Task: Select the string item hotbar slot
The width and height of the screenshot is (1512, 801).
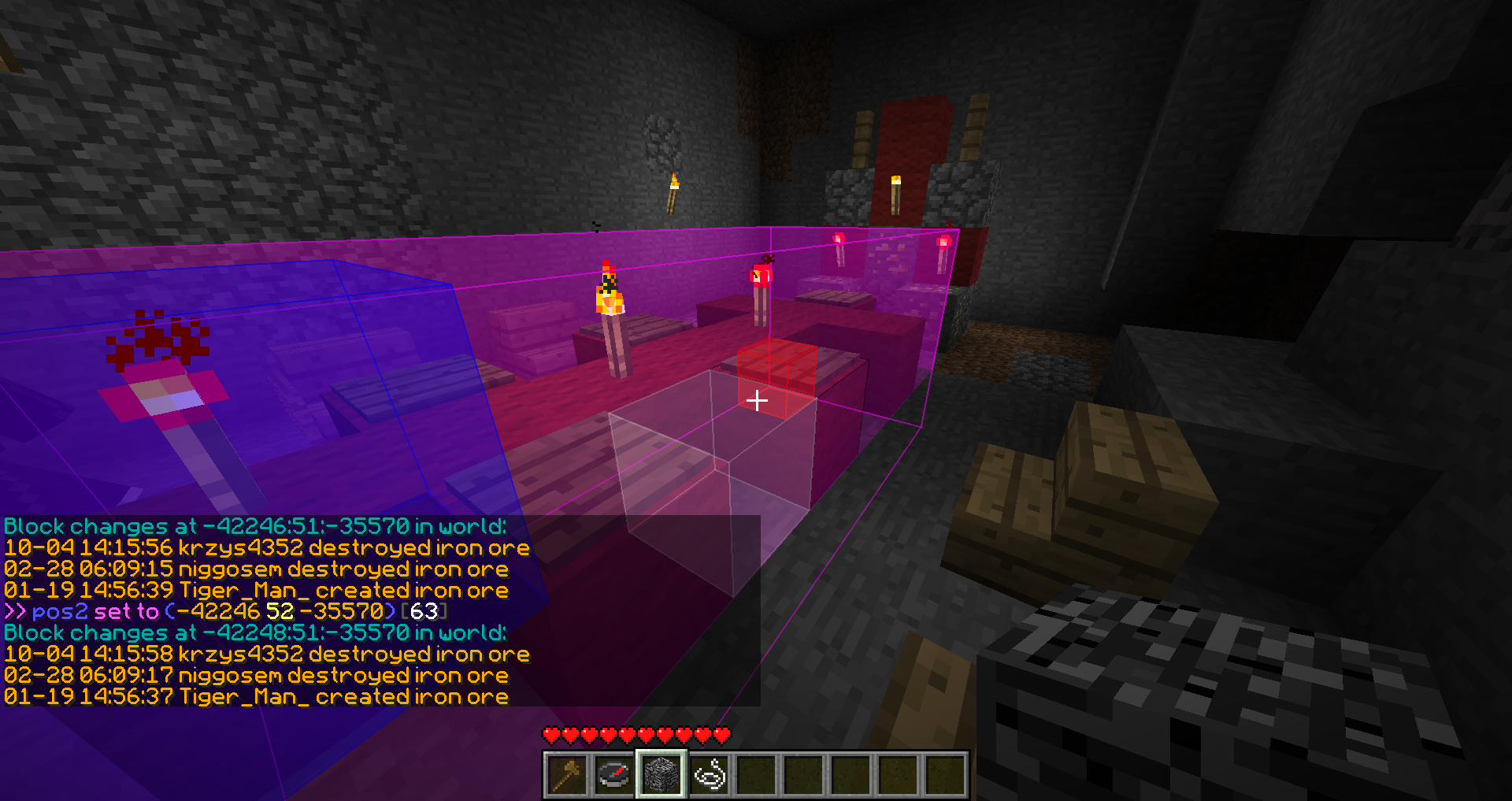Action: [709, 775]
